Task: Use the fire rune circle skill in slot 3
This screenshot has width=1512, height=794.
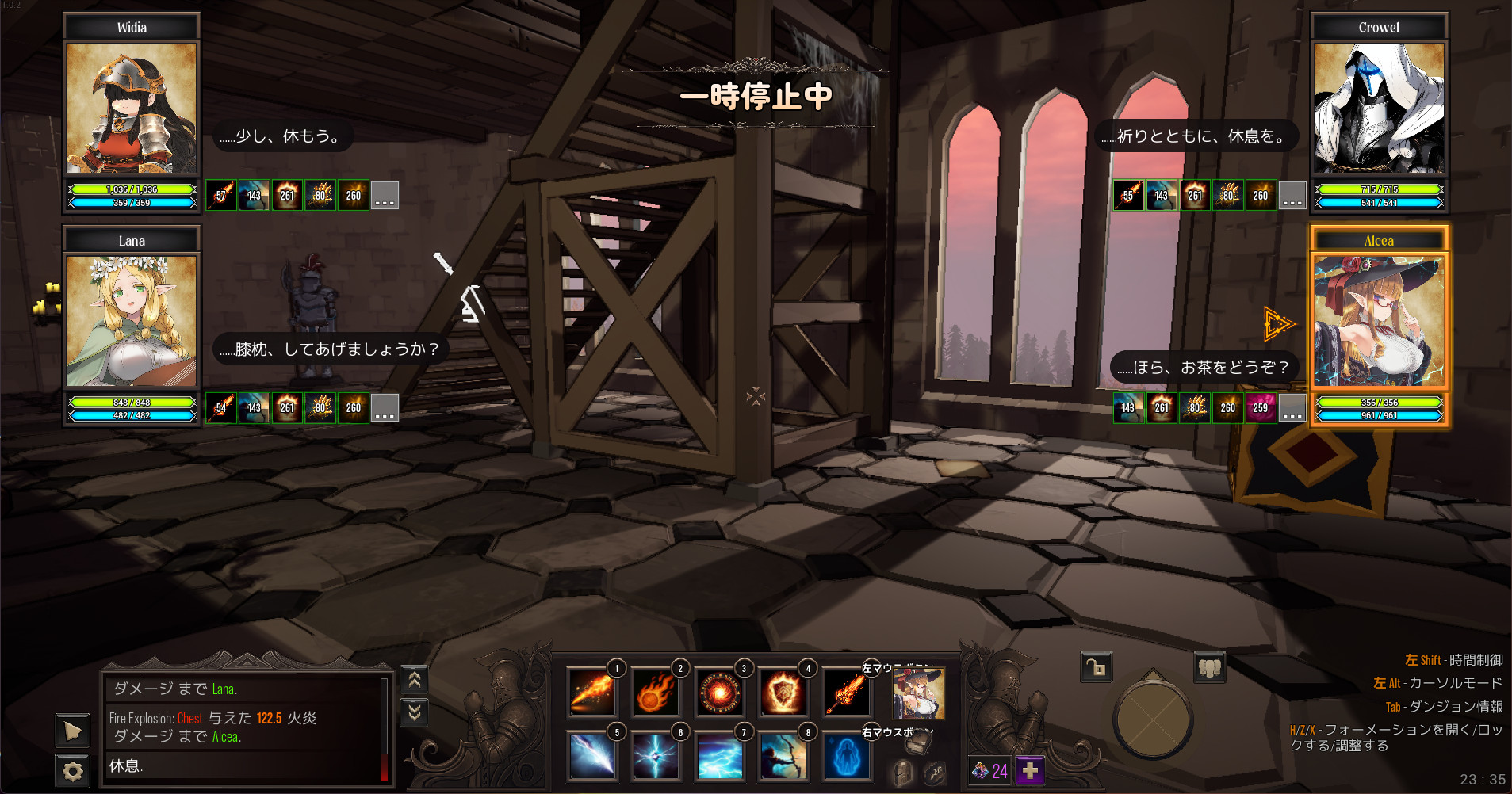Action: pos(719,693)
